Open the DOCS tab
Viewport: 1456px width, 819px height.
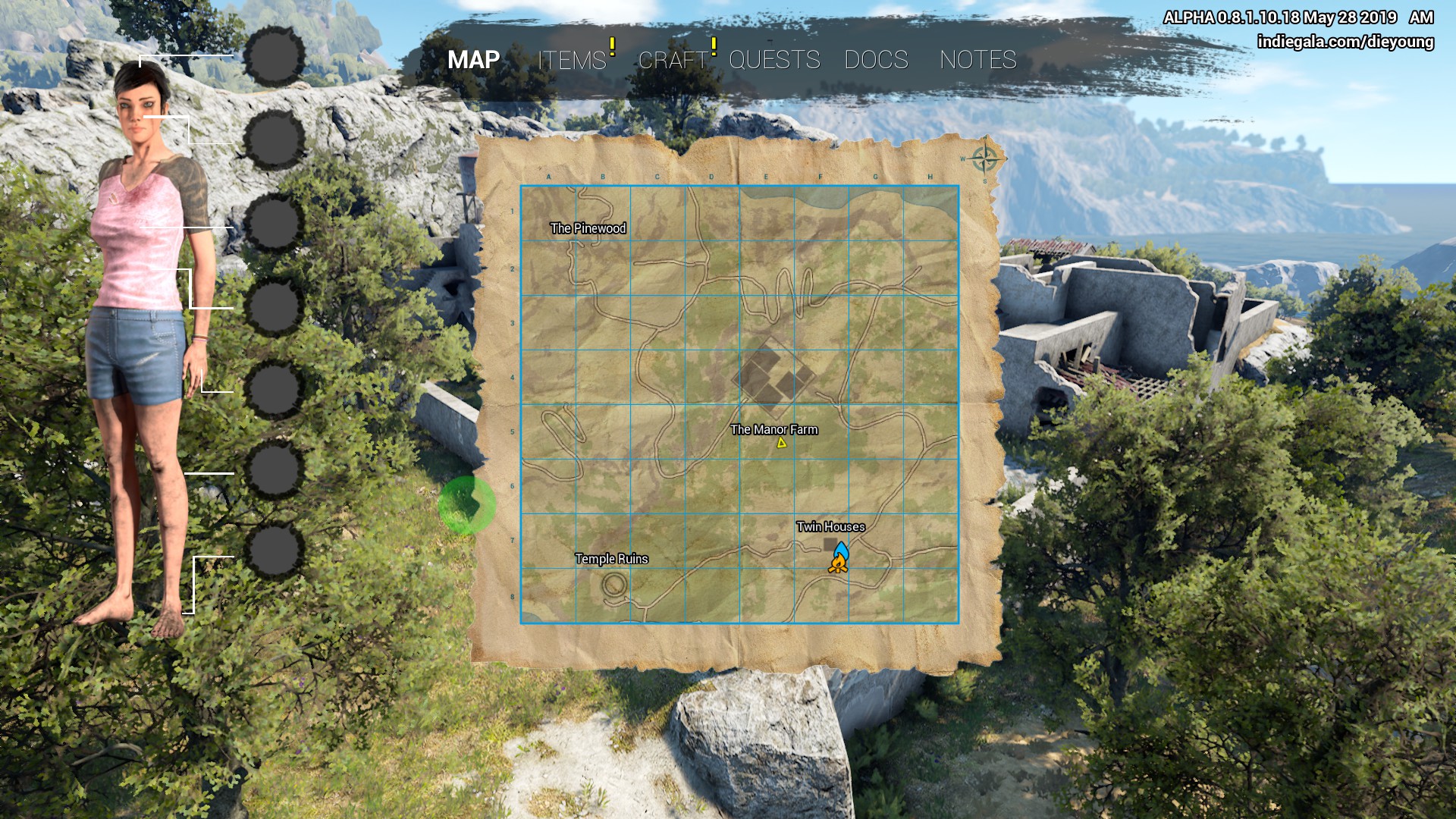tap(876, 60)
